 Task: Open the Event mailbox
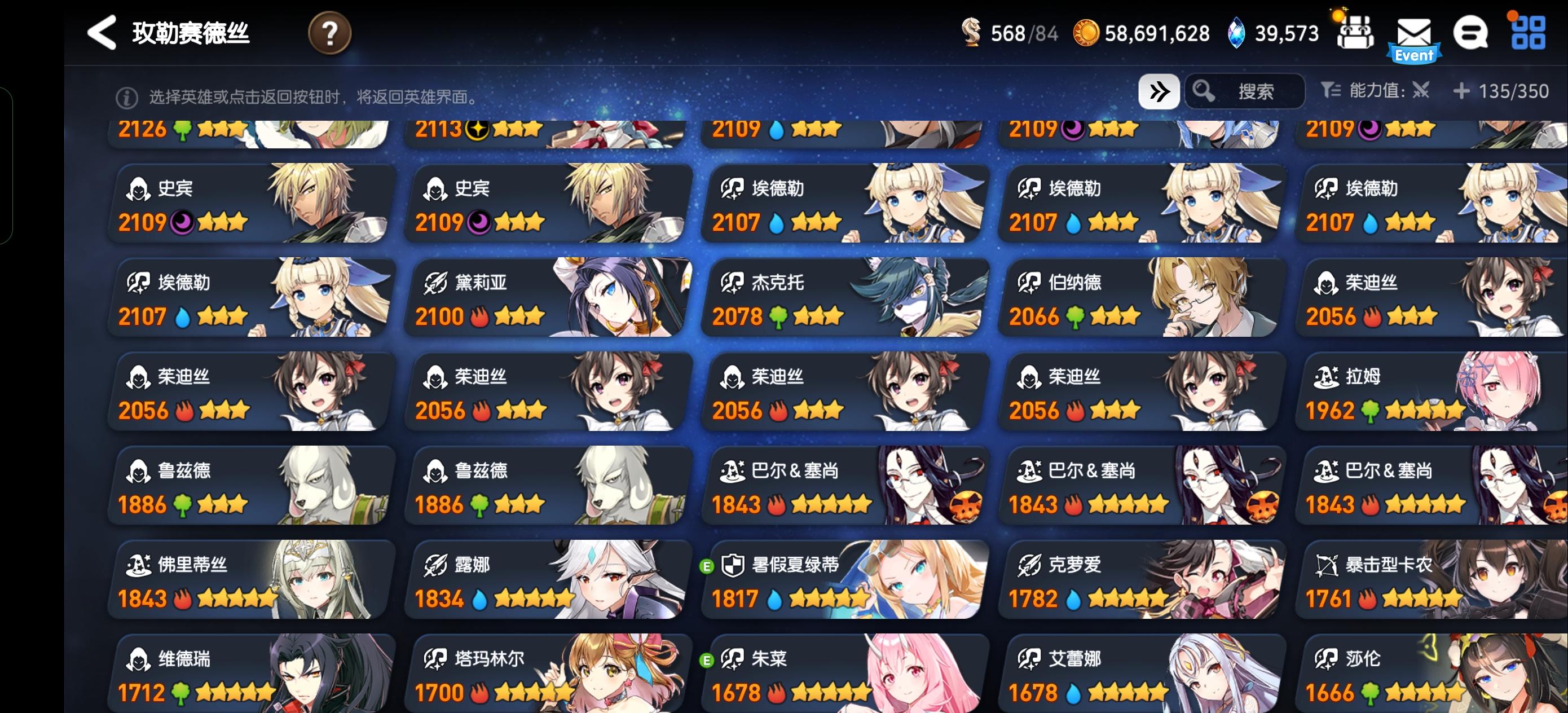pos(1415,33)
